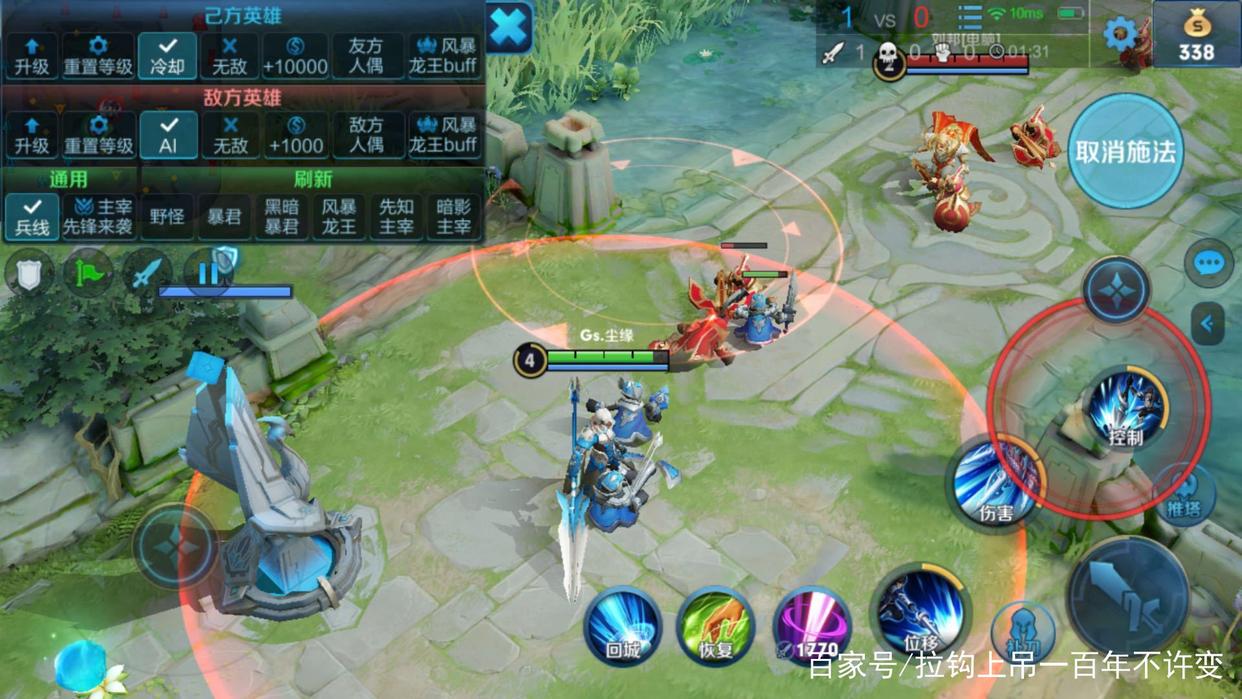Activate the 控制 control skill

click(x=1126, y=408)
